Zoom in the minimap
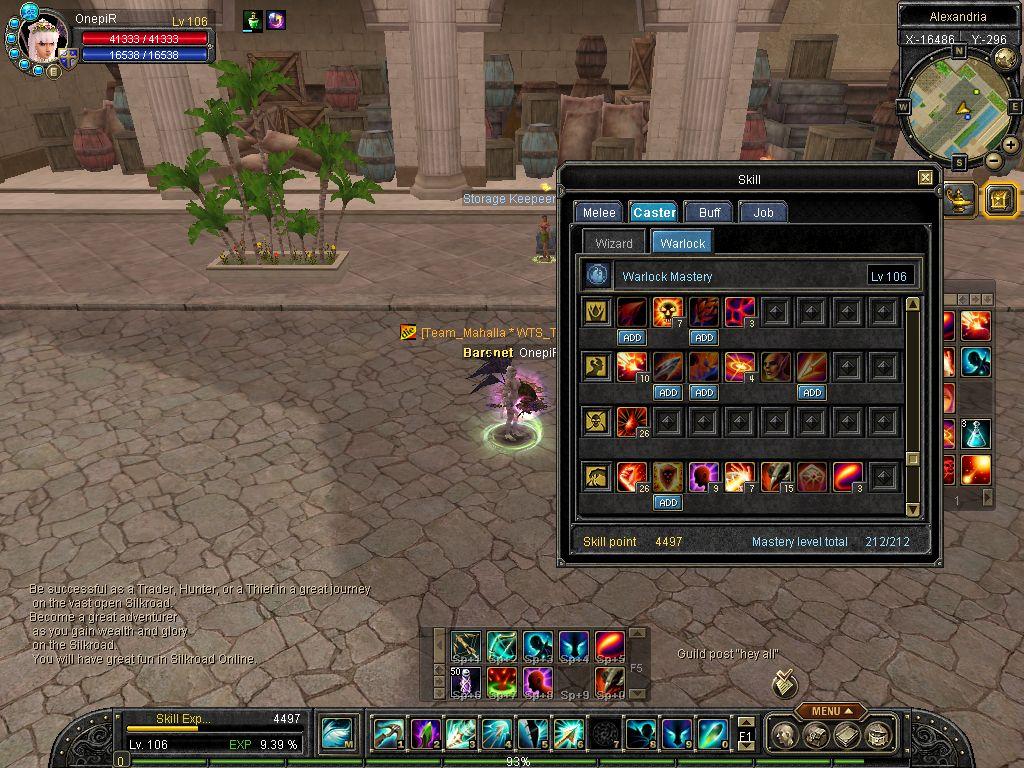This screenshot has height=768, width=1024. [1011, 146]
